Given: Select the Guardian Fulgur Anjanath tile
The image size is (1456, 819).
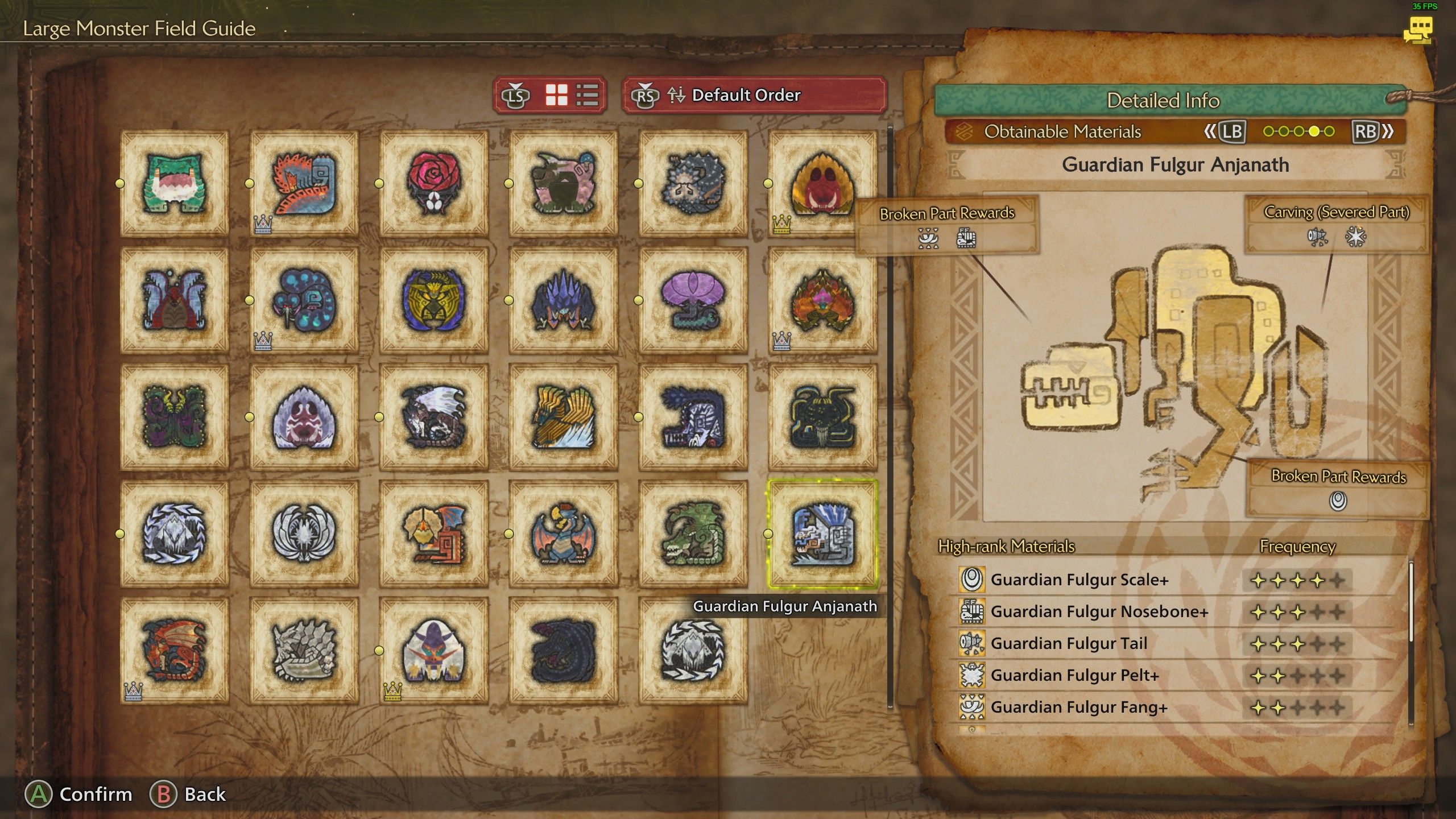Looking at the screenshot, I should point(822,533).
